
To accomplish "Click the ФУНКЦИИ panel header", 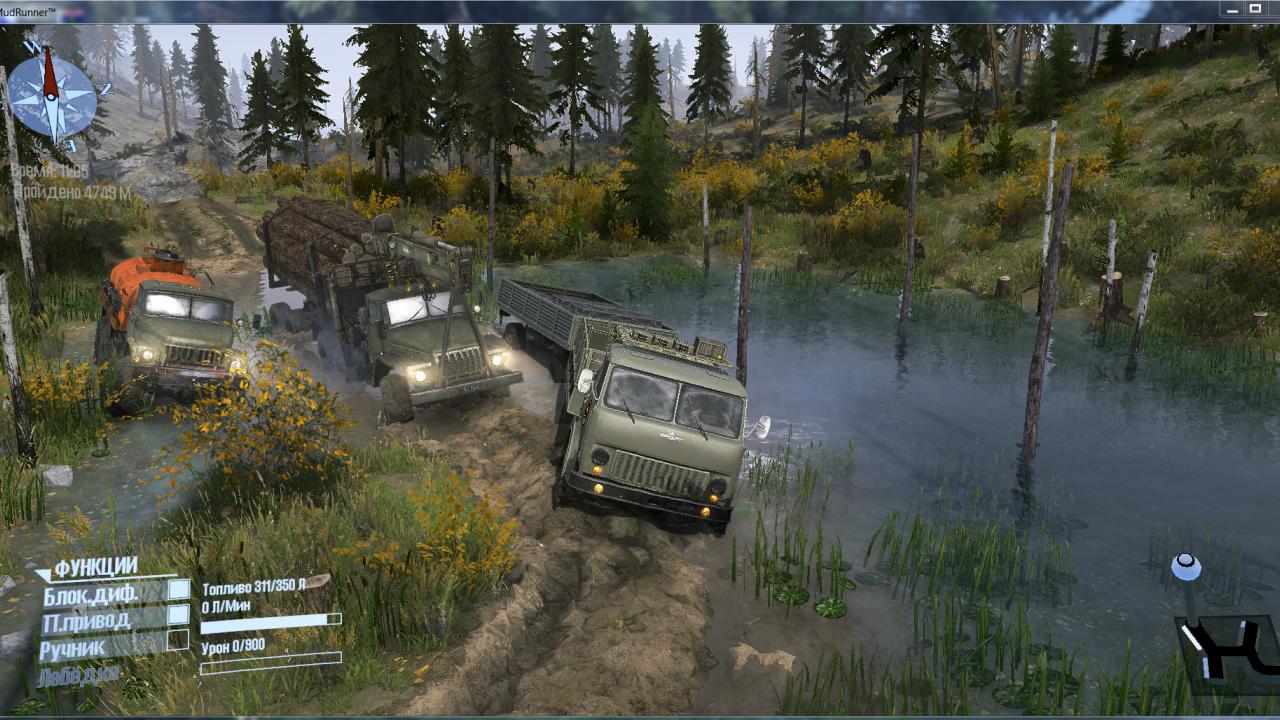I will click(95, 568).
